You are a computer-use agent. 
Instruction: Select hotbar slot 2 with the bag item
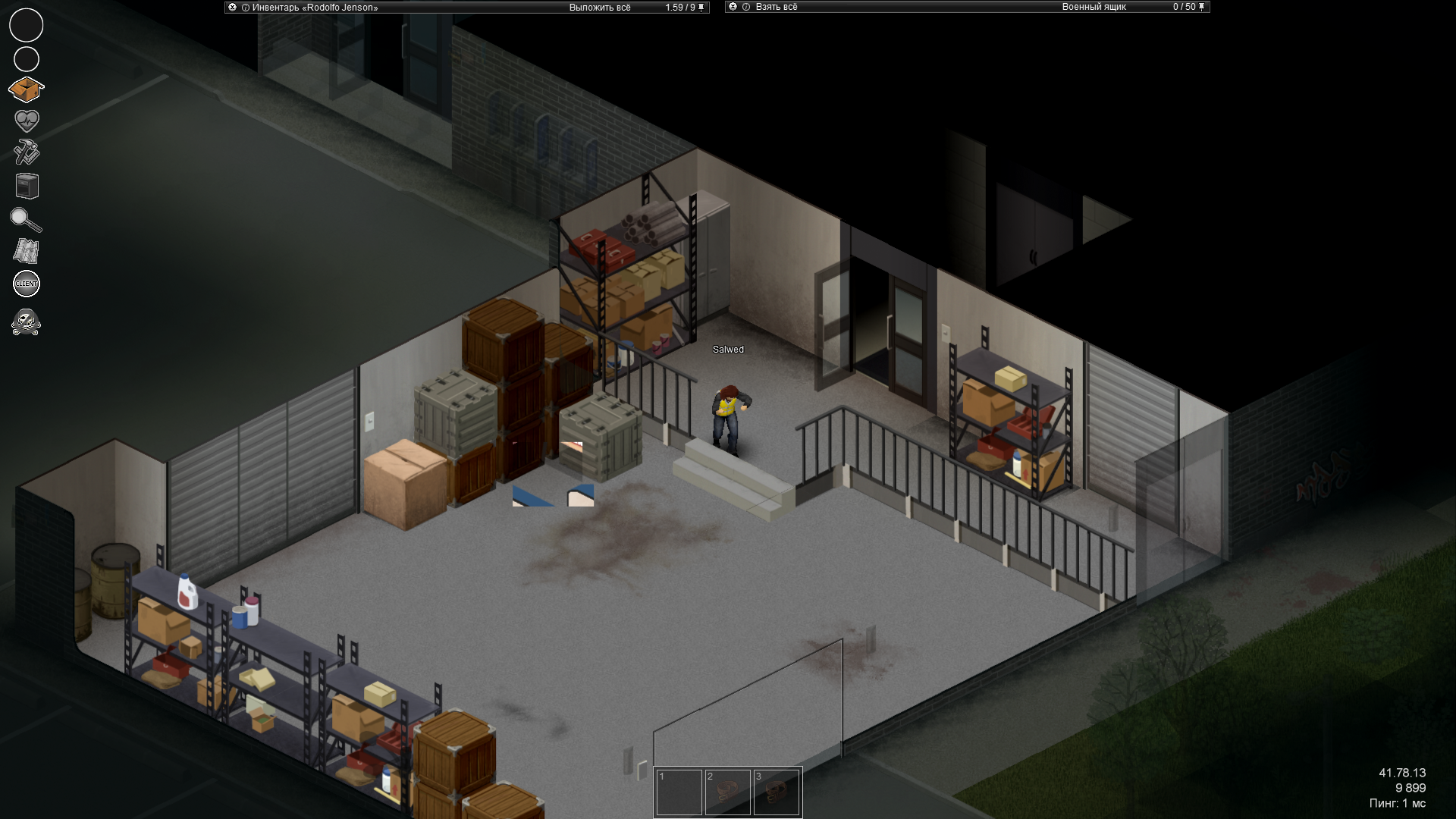729,791
